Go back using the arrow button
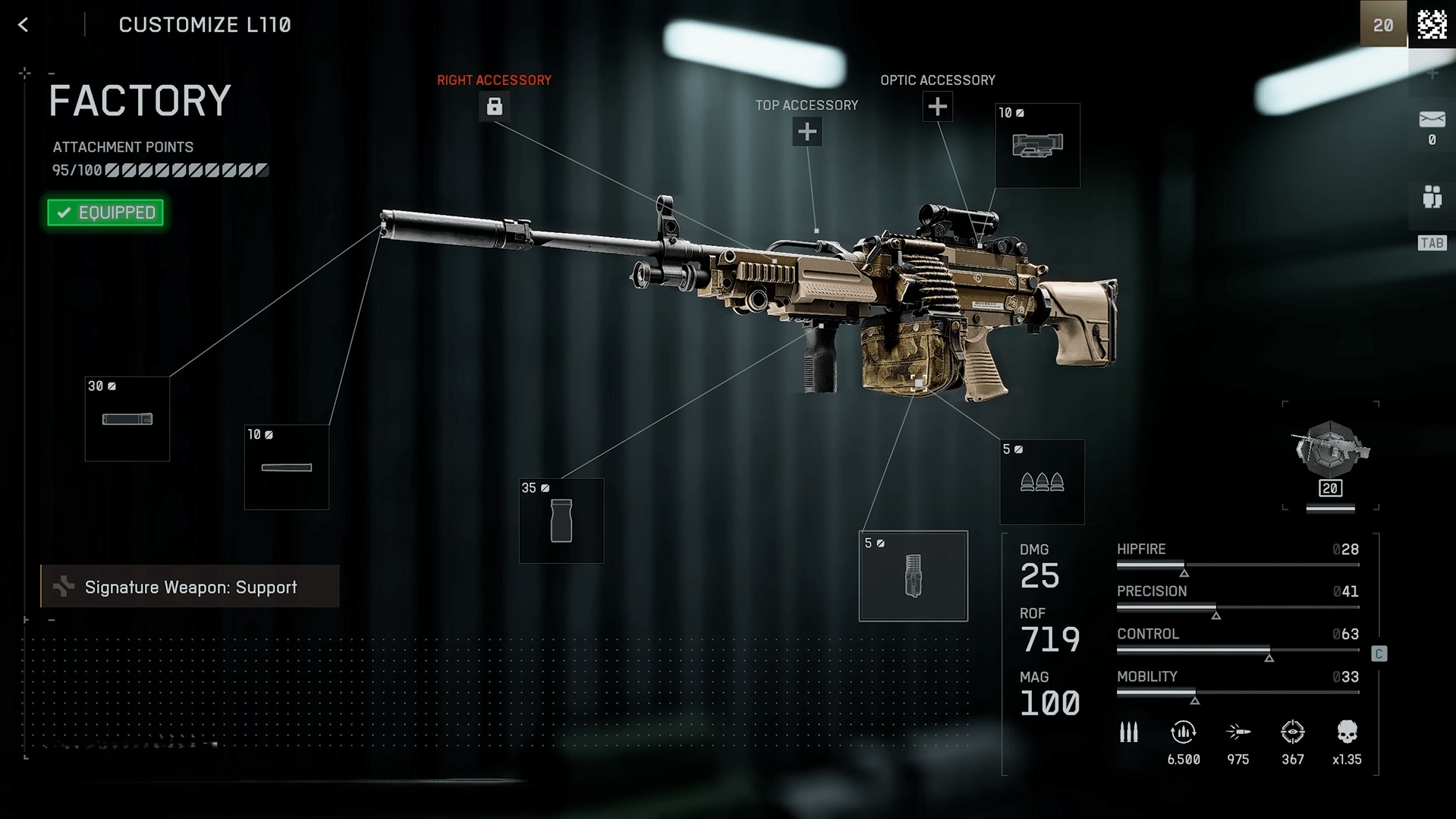This screenshot has width=1456, height=819. pyautogui.click(x=24, y=25)
